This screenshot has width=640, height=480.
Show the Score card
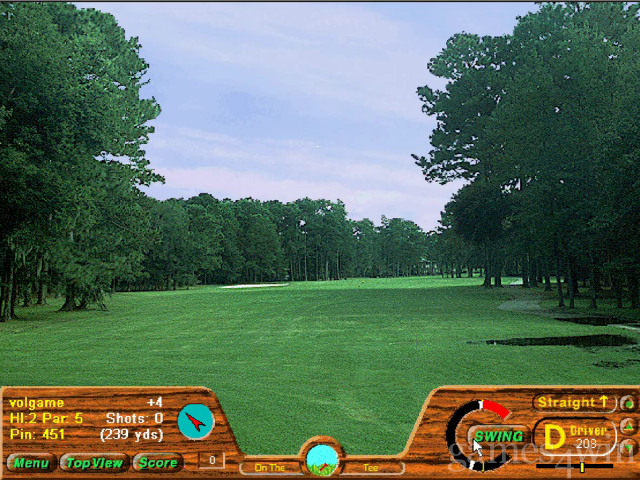(158, 462)
